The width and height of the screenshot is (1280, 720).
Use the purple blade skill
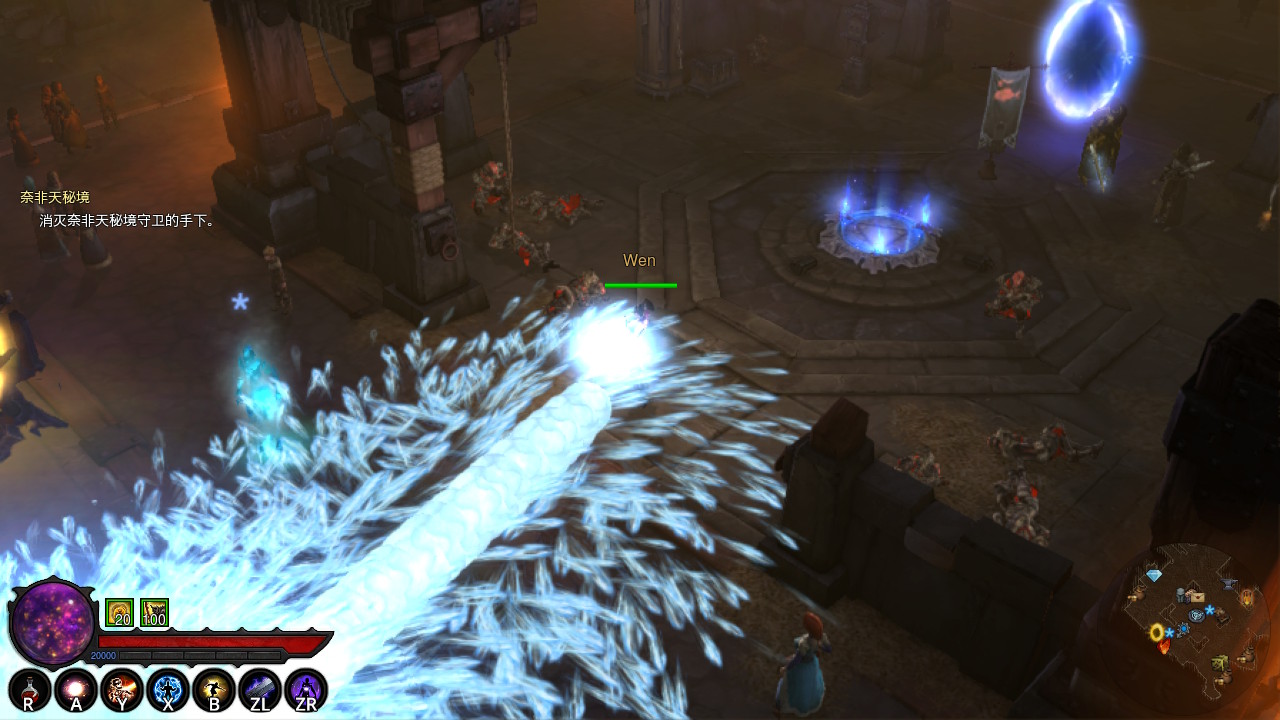pos(259,689)
